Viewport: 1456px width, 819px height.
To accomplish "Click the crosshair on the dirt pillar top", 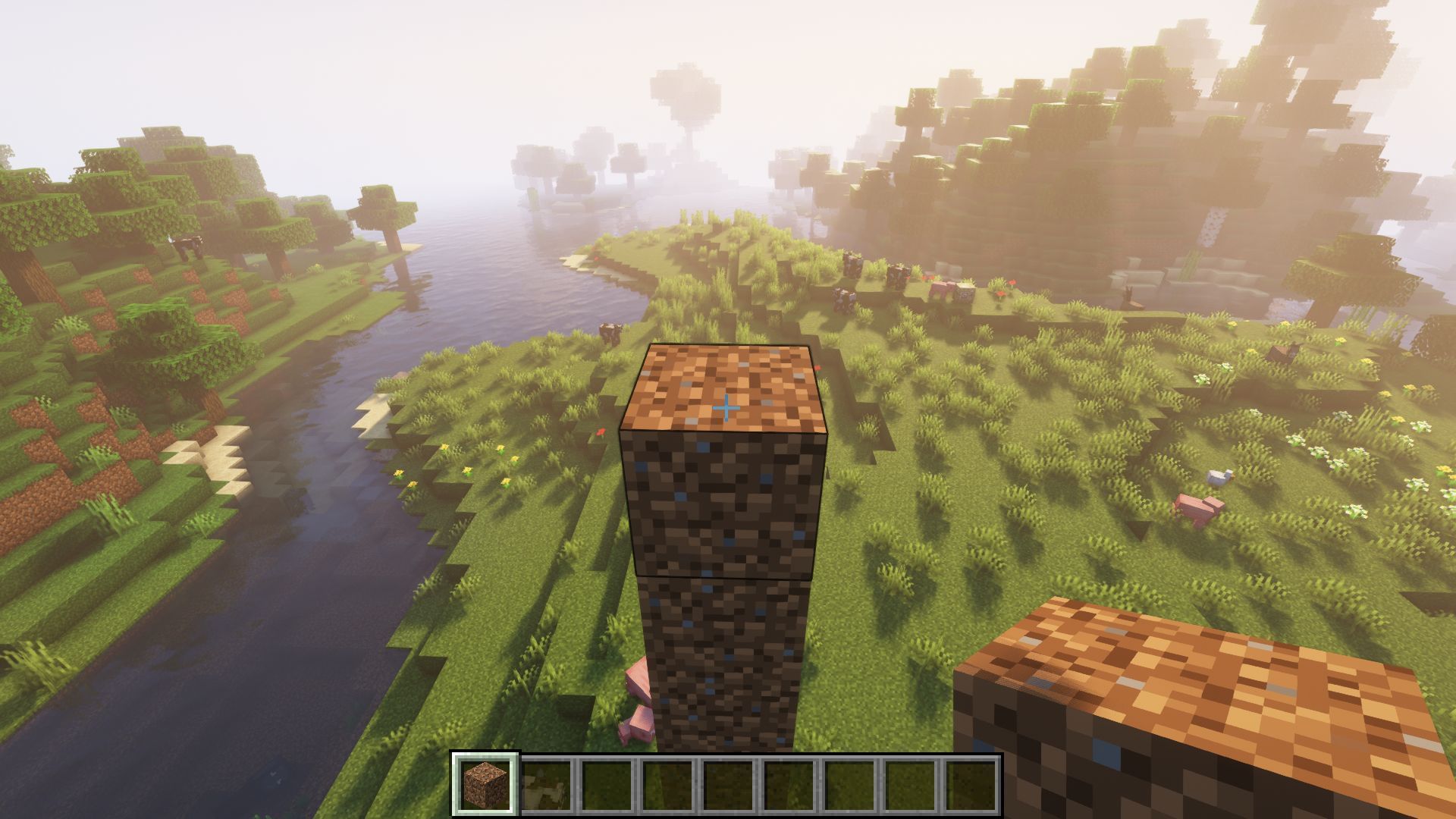I will point(726,407).
